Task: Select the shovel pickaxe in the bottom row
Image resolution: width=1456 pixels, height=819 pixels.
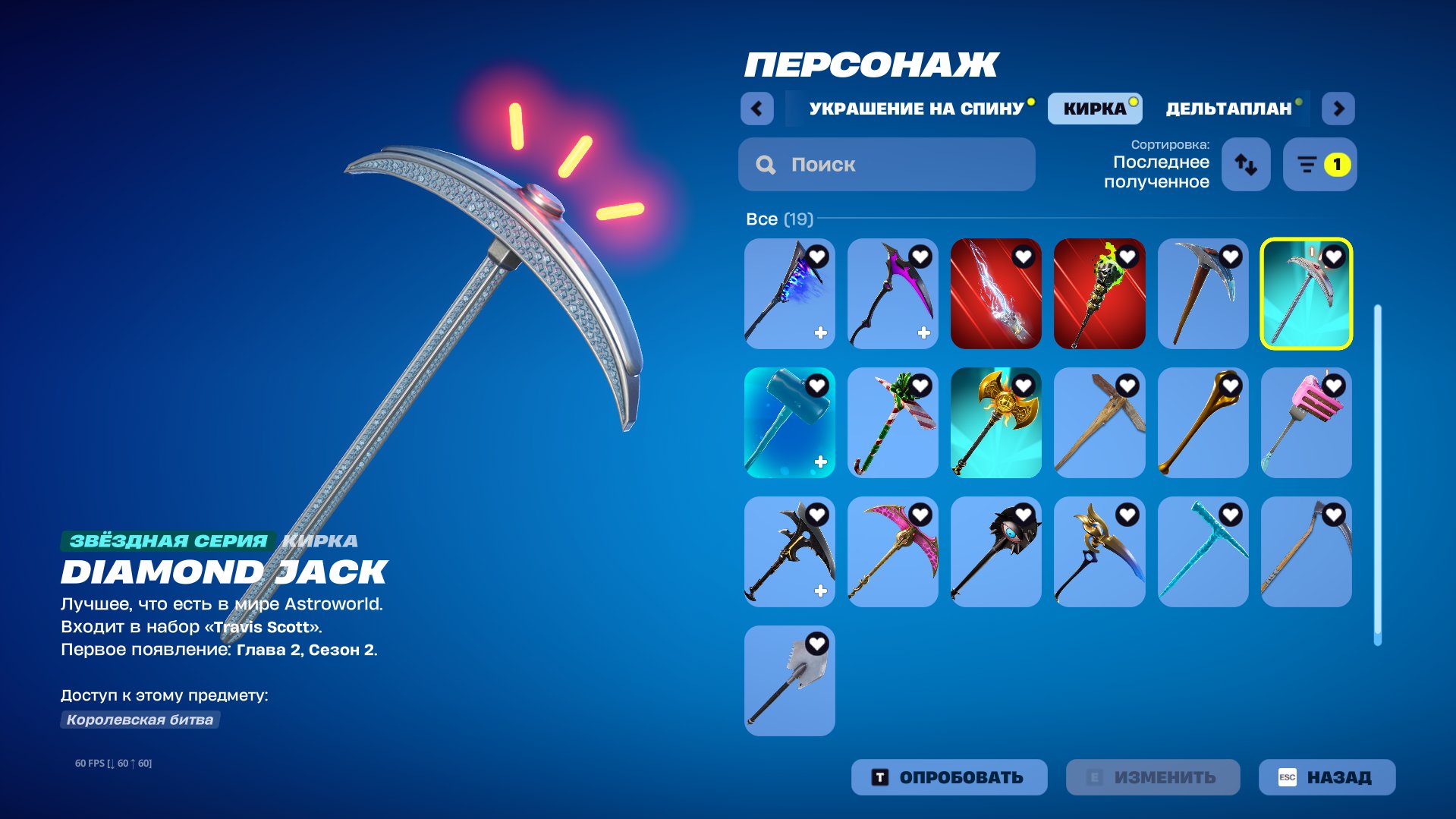Action: pyautogui.click(x=789, y=681)
